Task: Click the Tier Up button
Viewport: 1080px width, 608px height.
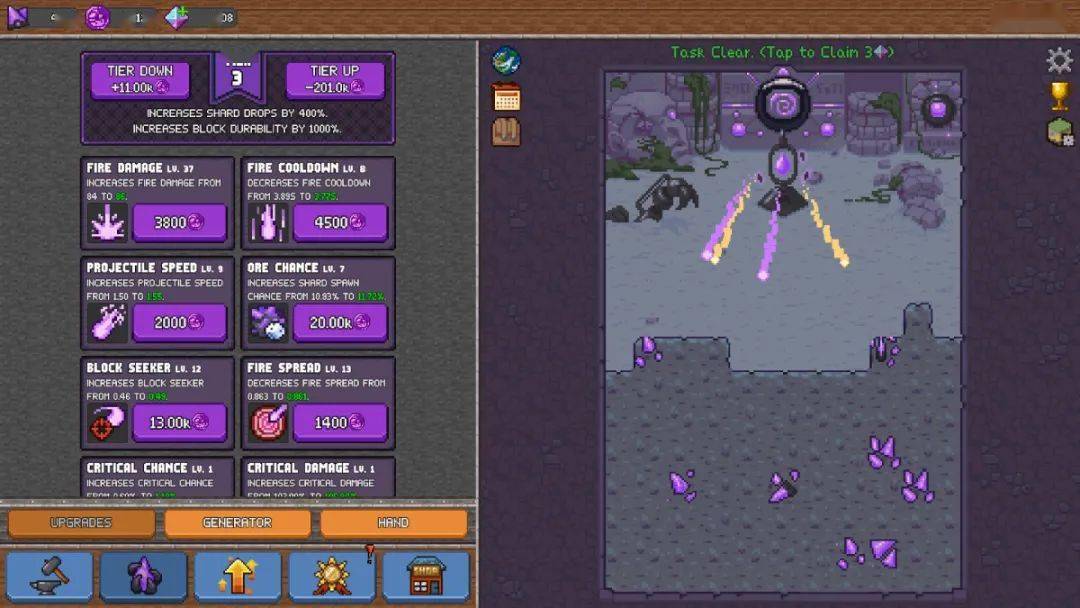Action: [335, 79]
